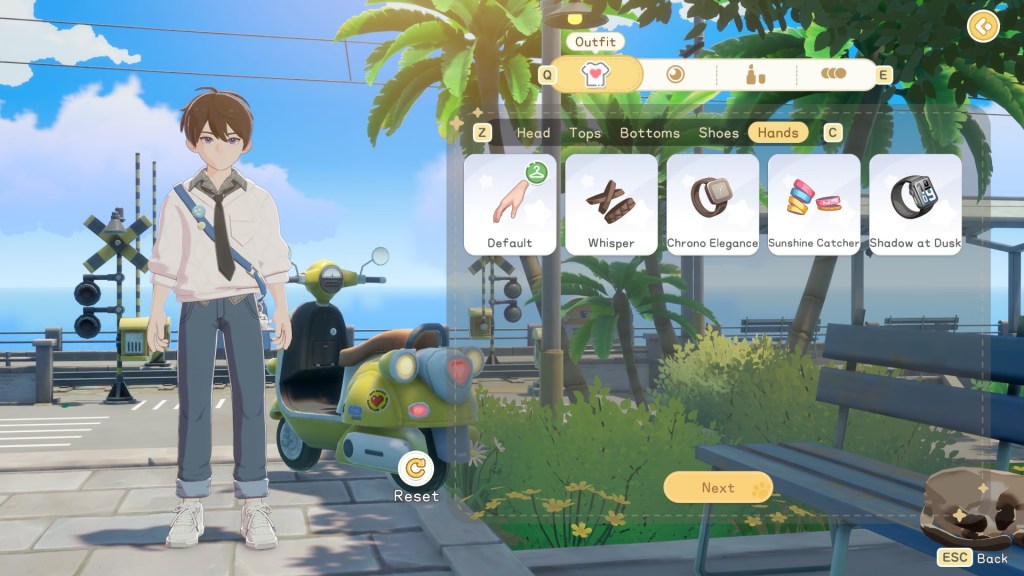Show the Bottoms category
This screenshot has width=1024, height=576.
[x=649, y=133]
